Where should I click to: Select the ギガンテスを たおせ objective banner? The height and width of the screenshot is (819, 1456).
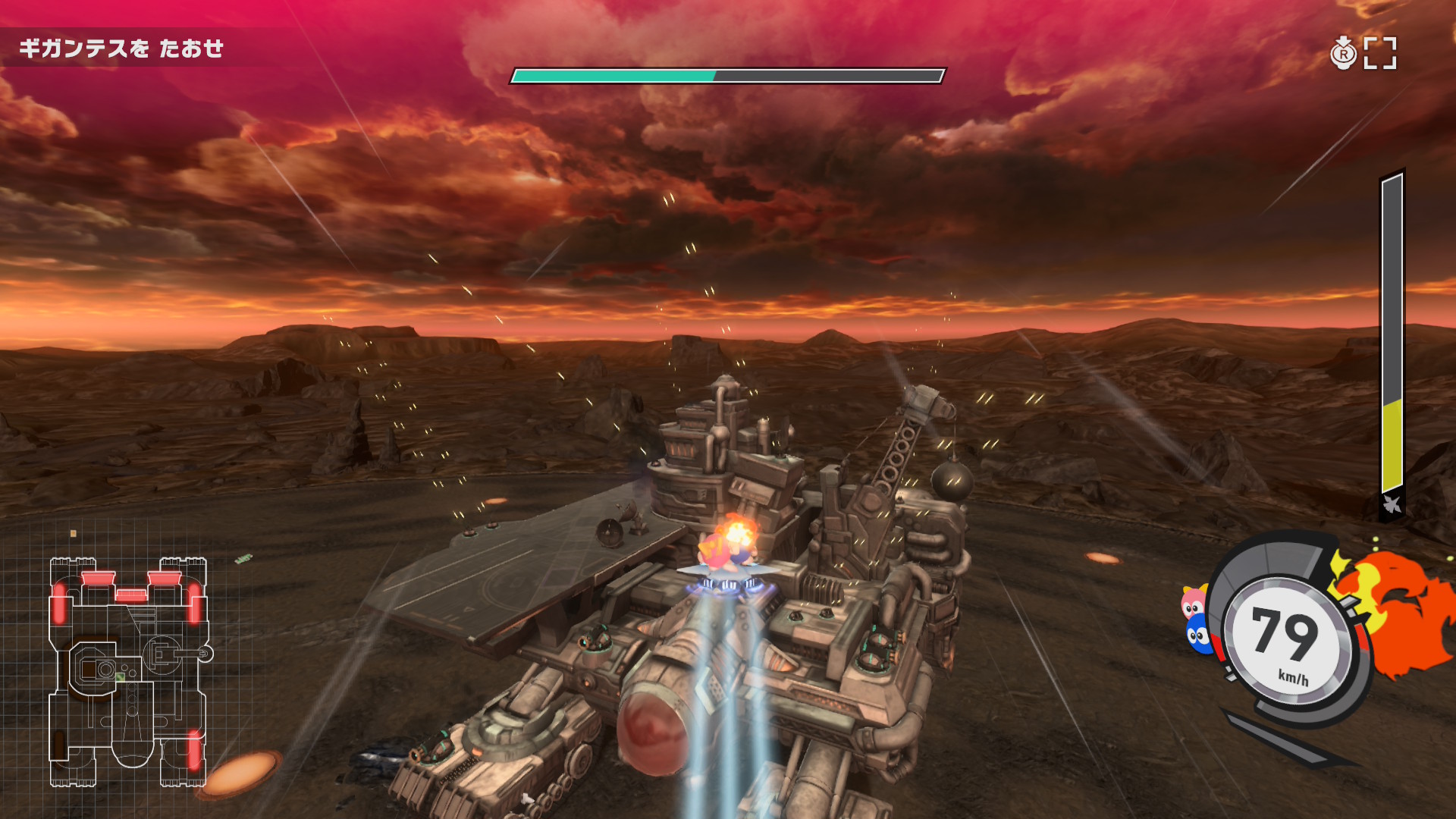click(x=121, y=49)
